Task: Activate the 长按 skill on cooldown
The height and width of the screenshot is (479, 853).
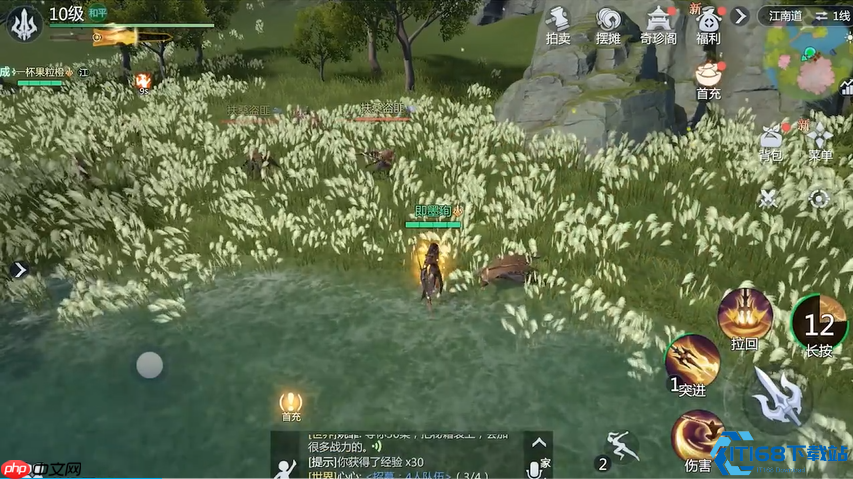Action: (819, 322)
